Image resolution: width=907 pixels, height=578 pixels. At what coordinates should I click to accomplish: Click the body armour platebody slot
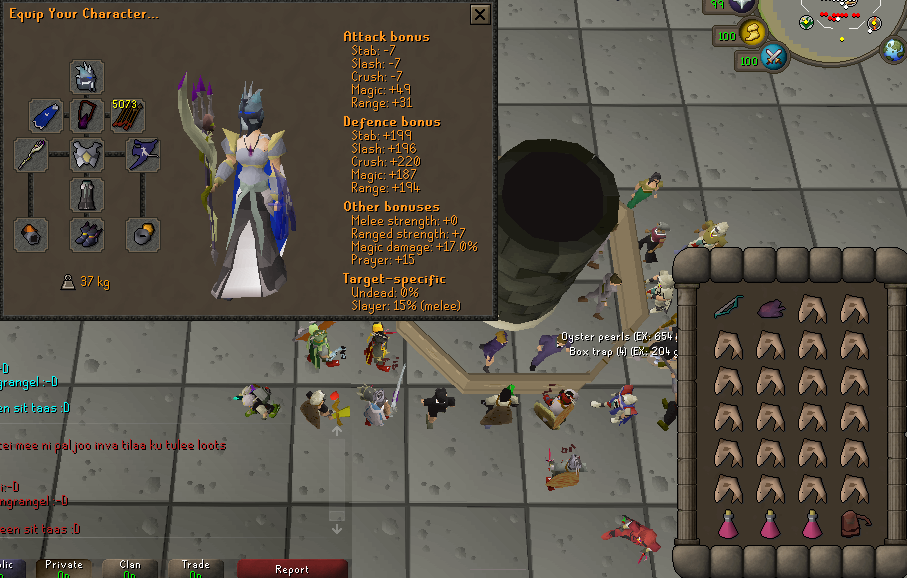[x=87, y=155]
